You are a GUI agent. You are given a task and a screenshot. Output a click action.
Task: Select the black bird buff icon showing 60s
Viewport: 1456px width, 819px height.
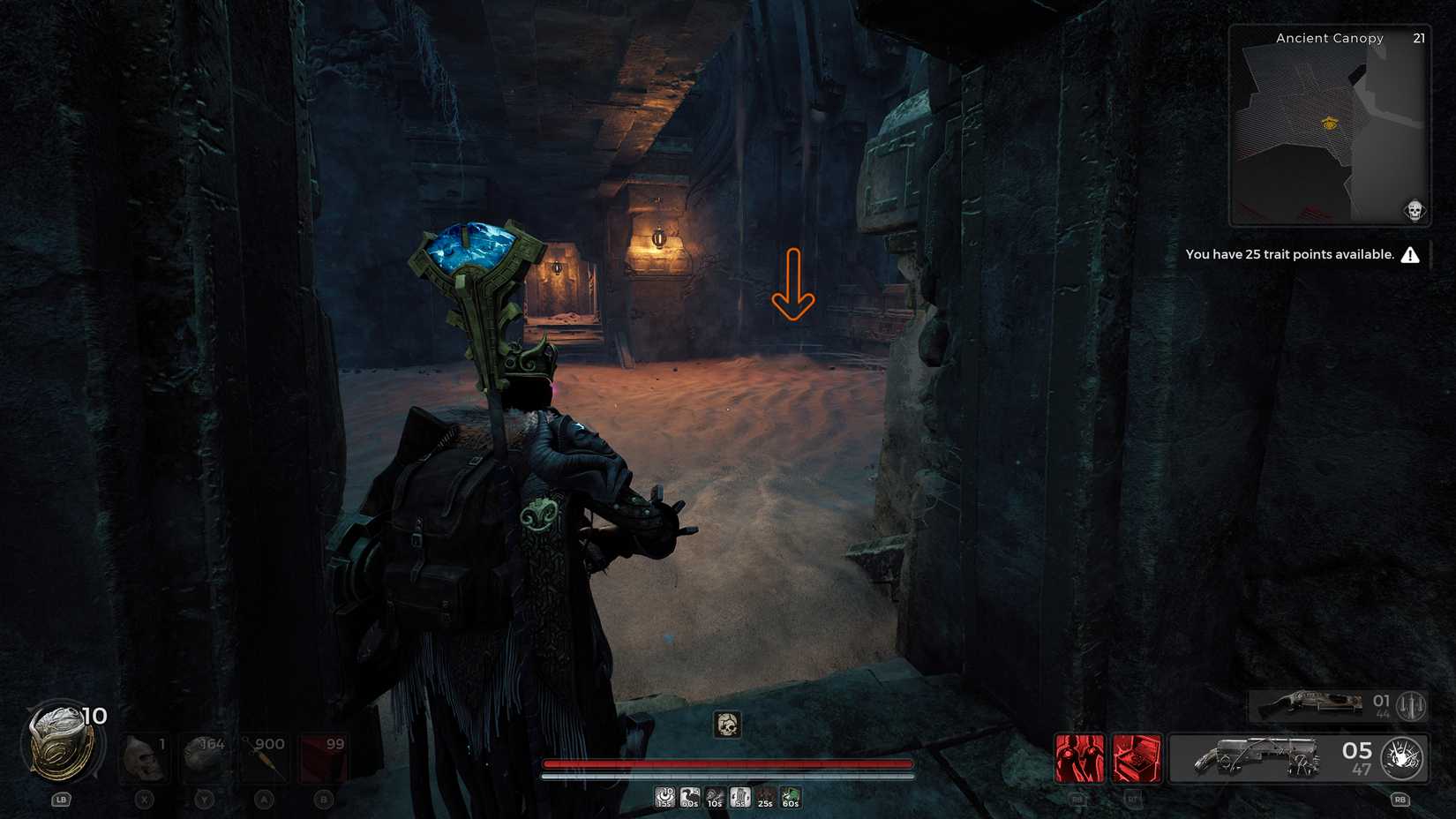689,796
